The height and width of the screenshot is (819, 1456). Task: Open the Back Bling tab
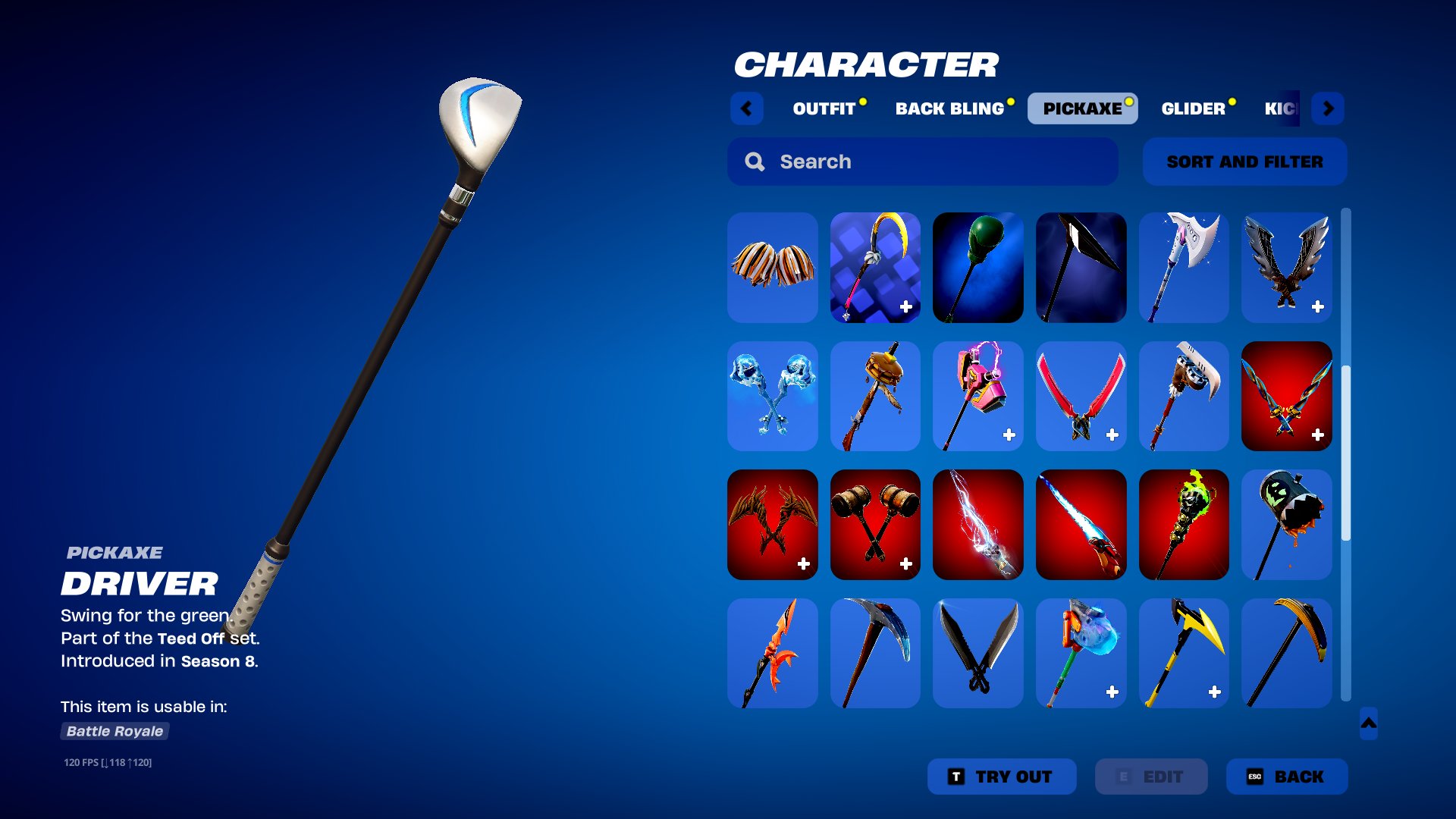click(x=949, y=108)
